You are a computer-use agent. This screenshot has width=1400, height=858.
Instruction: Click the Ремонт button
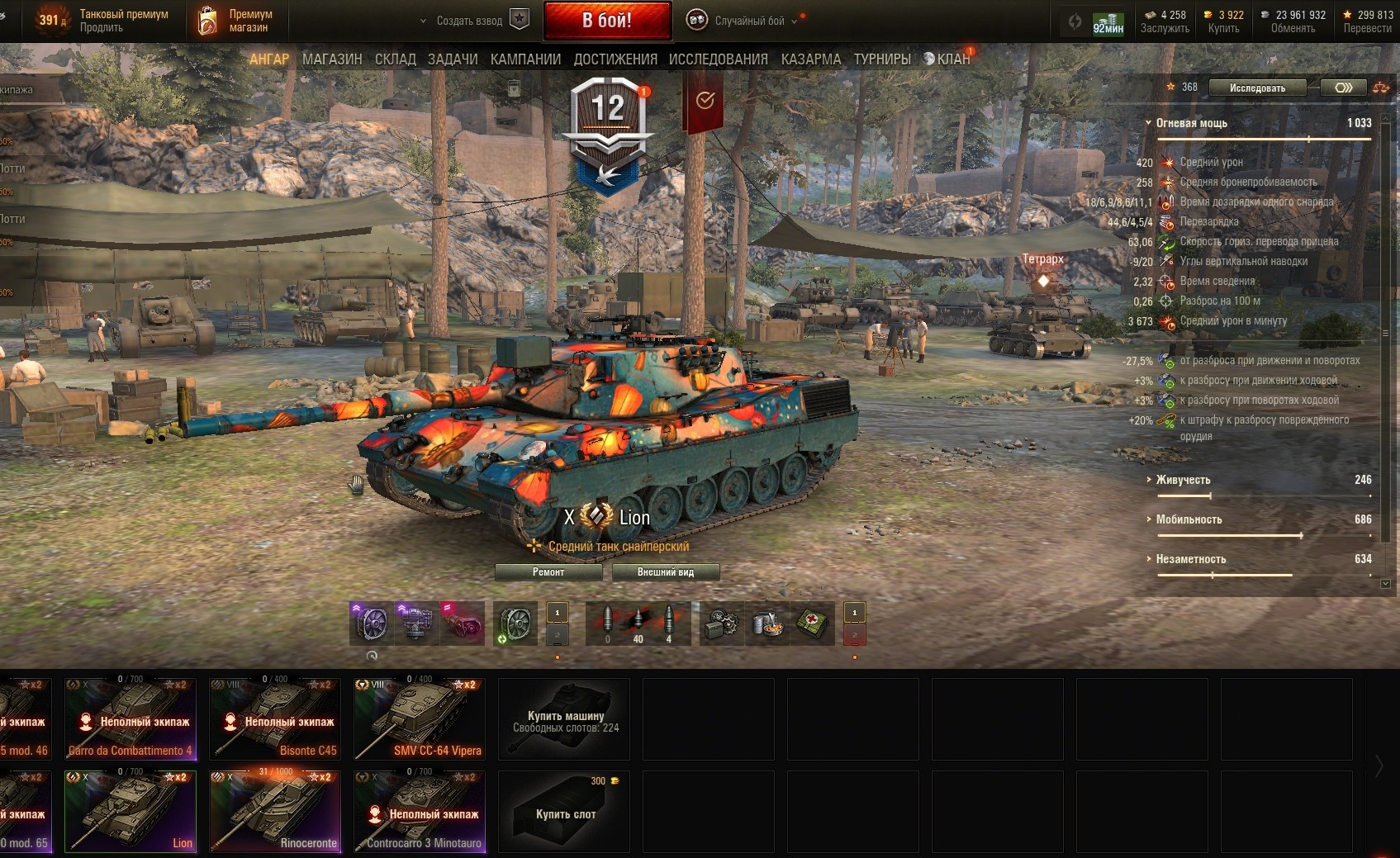click(548, 572)
